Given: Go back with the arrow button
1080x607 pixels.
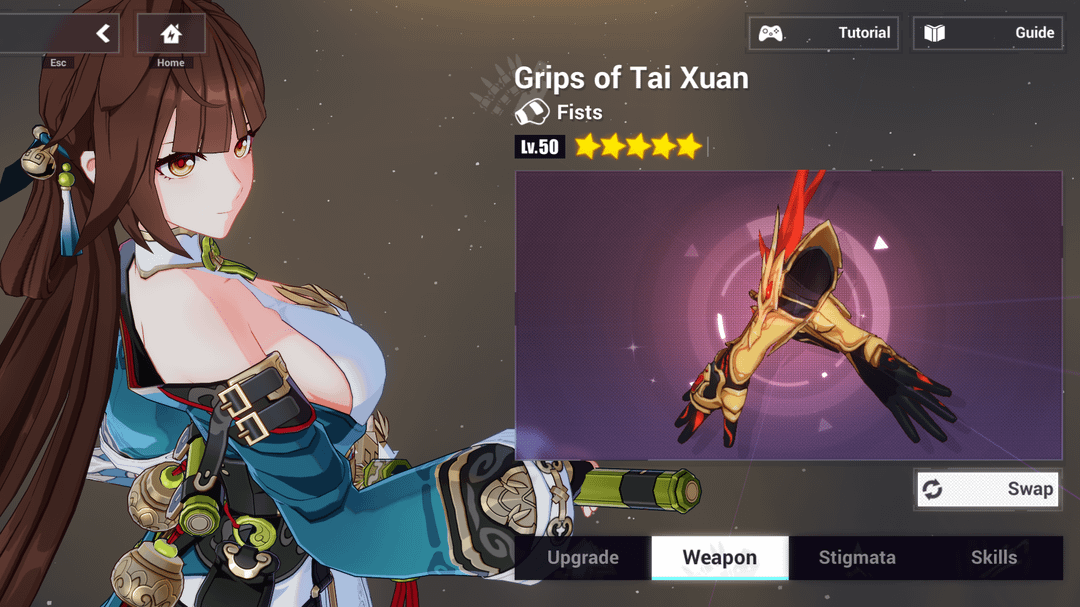Looking at the screenshot, I should coord(101,34).
